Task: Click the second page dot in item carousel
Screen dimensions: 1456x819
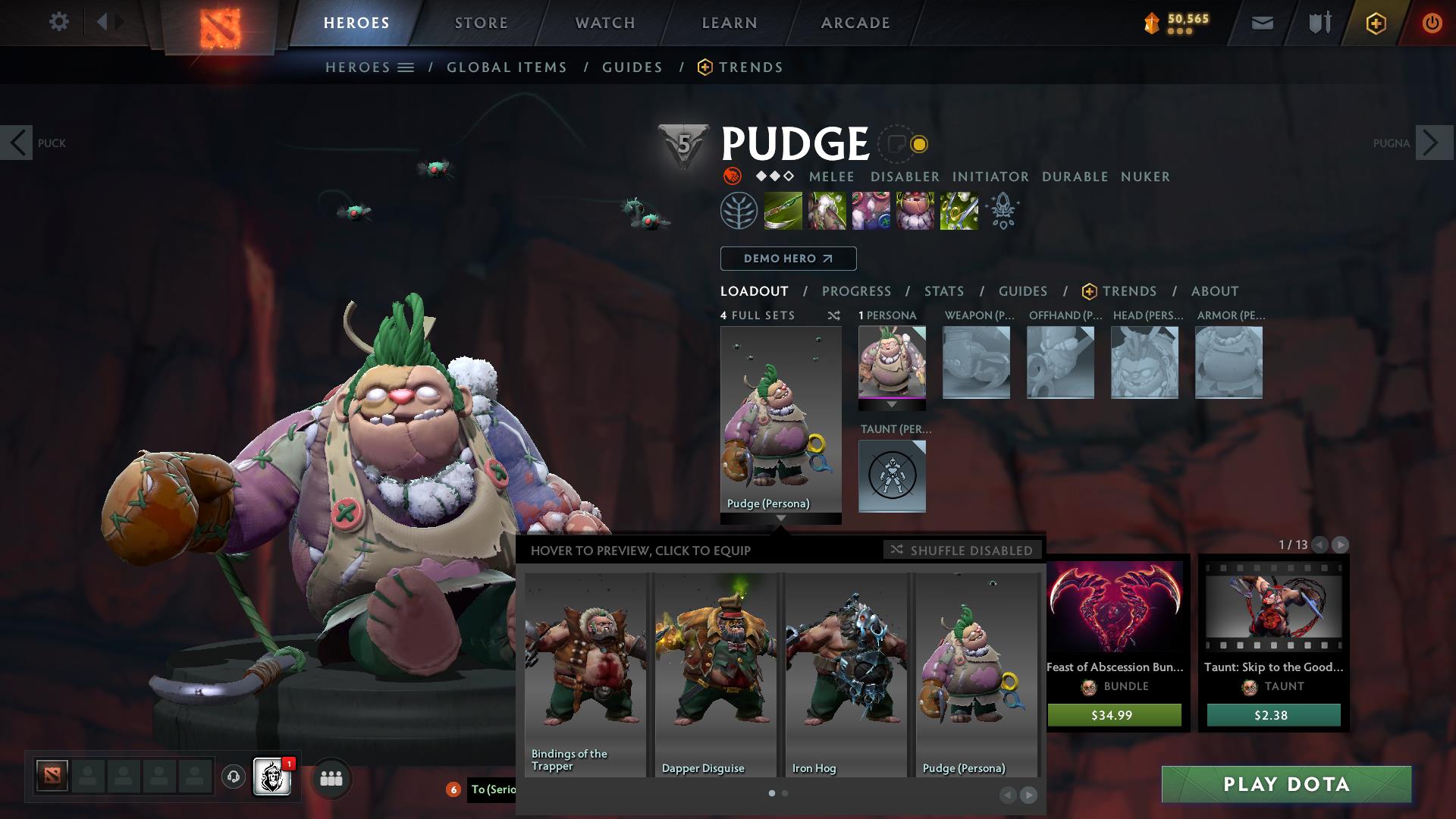Action: (x=785, y=792)
